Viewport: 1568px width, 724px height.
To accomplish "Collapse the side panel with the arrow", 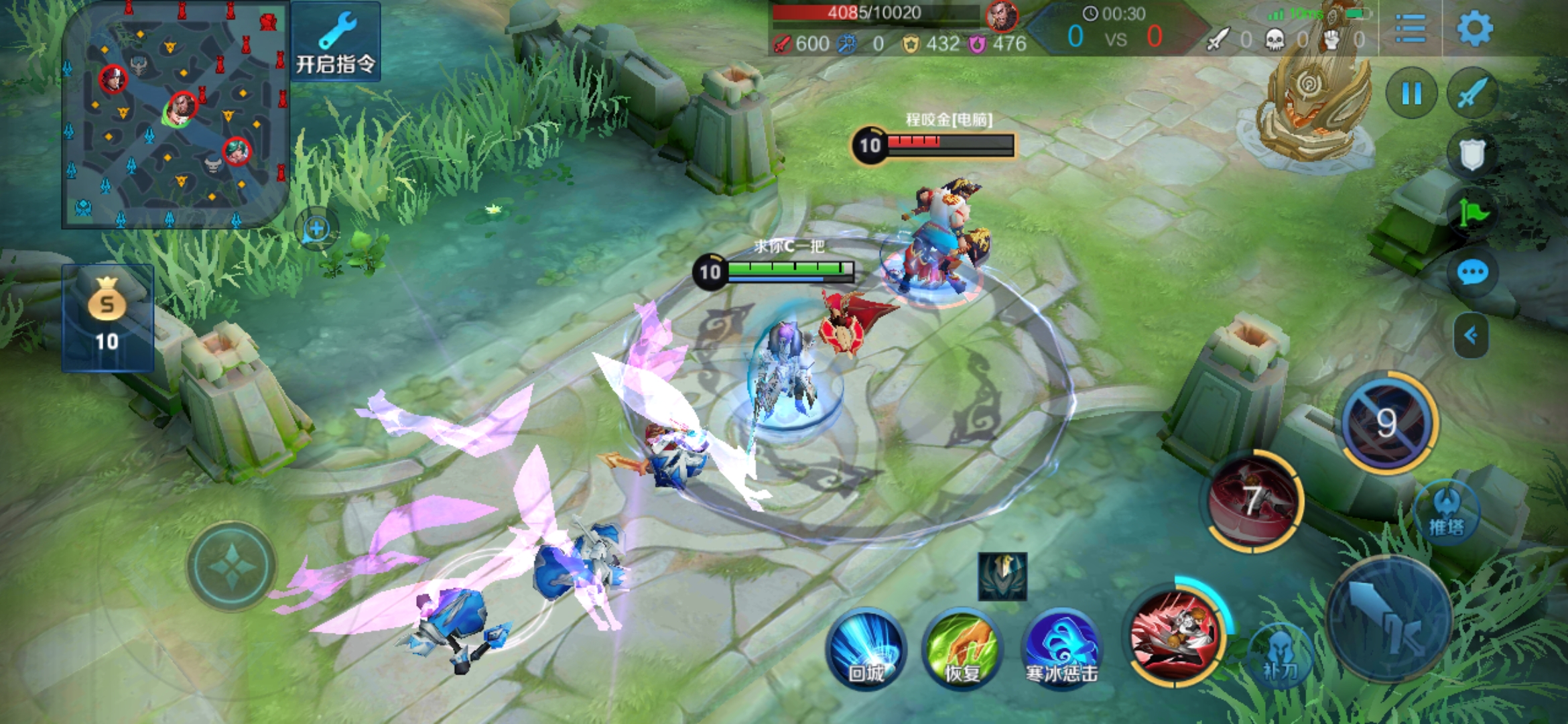I will tap(1471, 335).
